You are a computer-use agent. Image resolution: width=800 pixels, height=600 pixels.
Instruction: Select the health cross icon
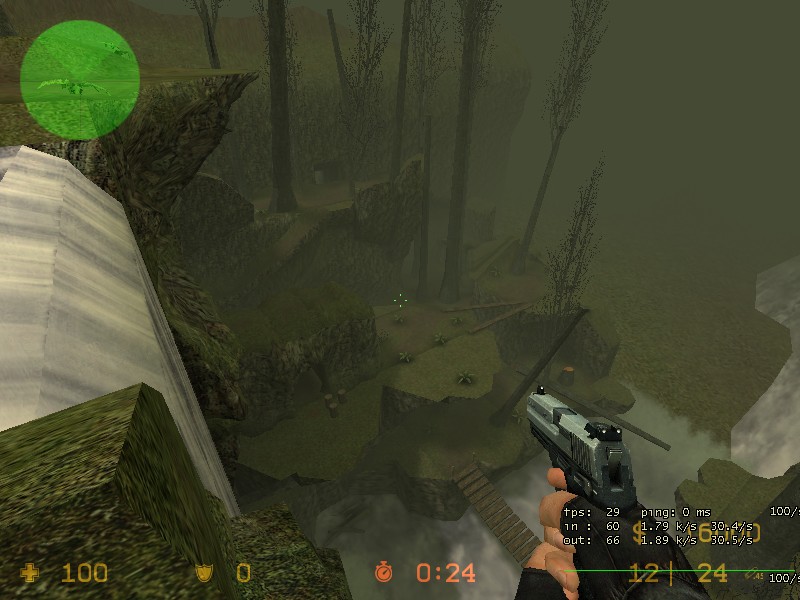32,573
